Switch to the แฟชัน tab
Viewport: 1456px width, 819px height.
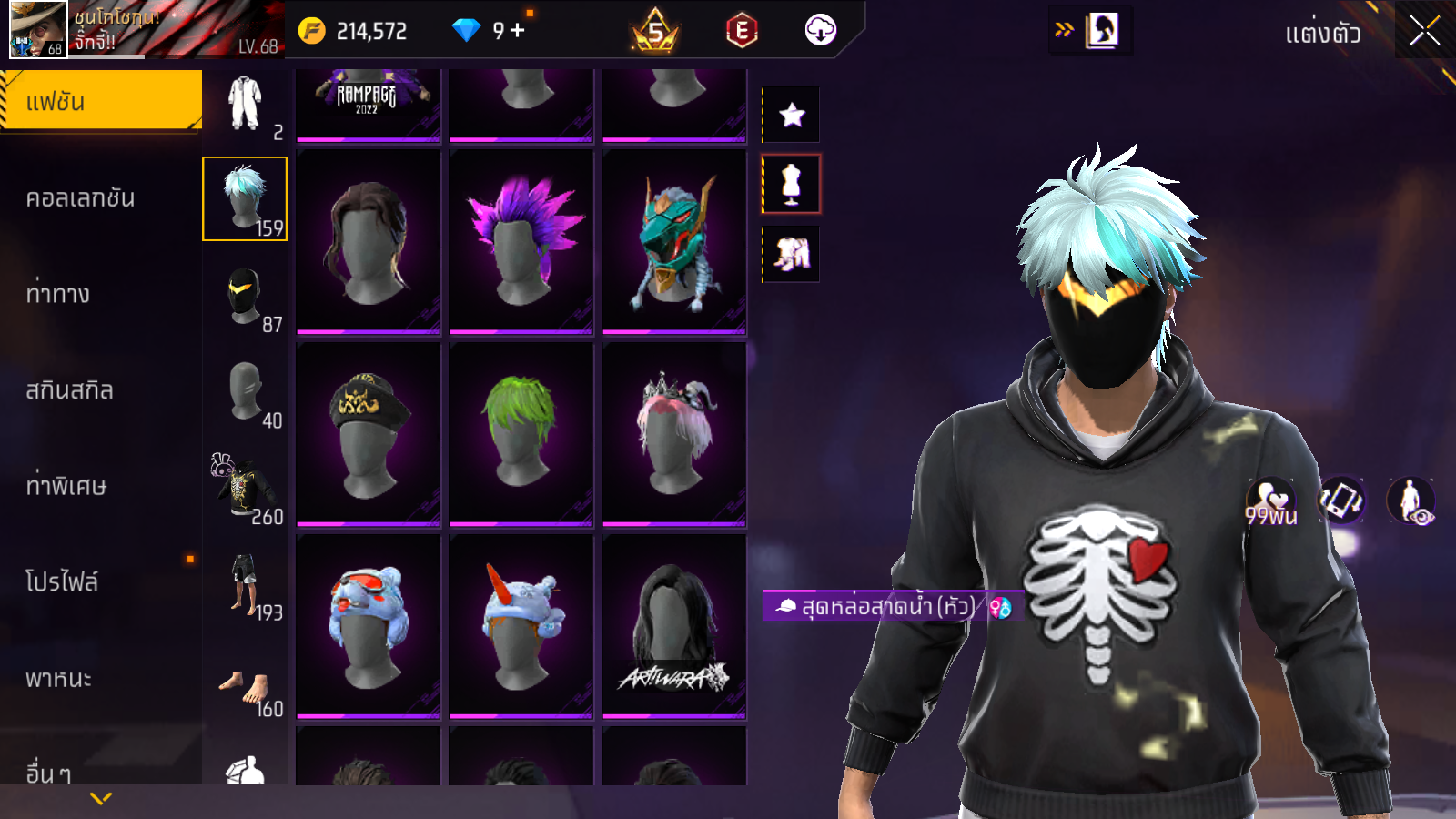coord(100,101)
